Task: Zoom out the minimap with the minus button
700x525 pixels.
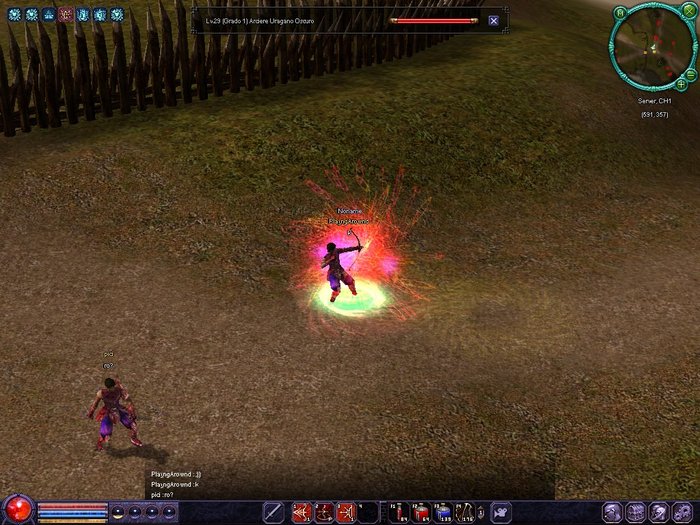Action: [692, 72]
